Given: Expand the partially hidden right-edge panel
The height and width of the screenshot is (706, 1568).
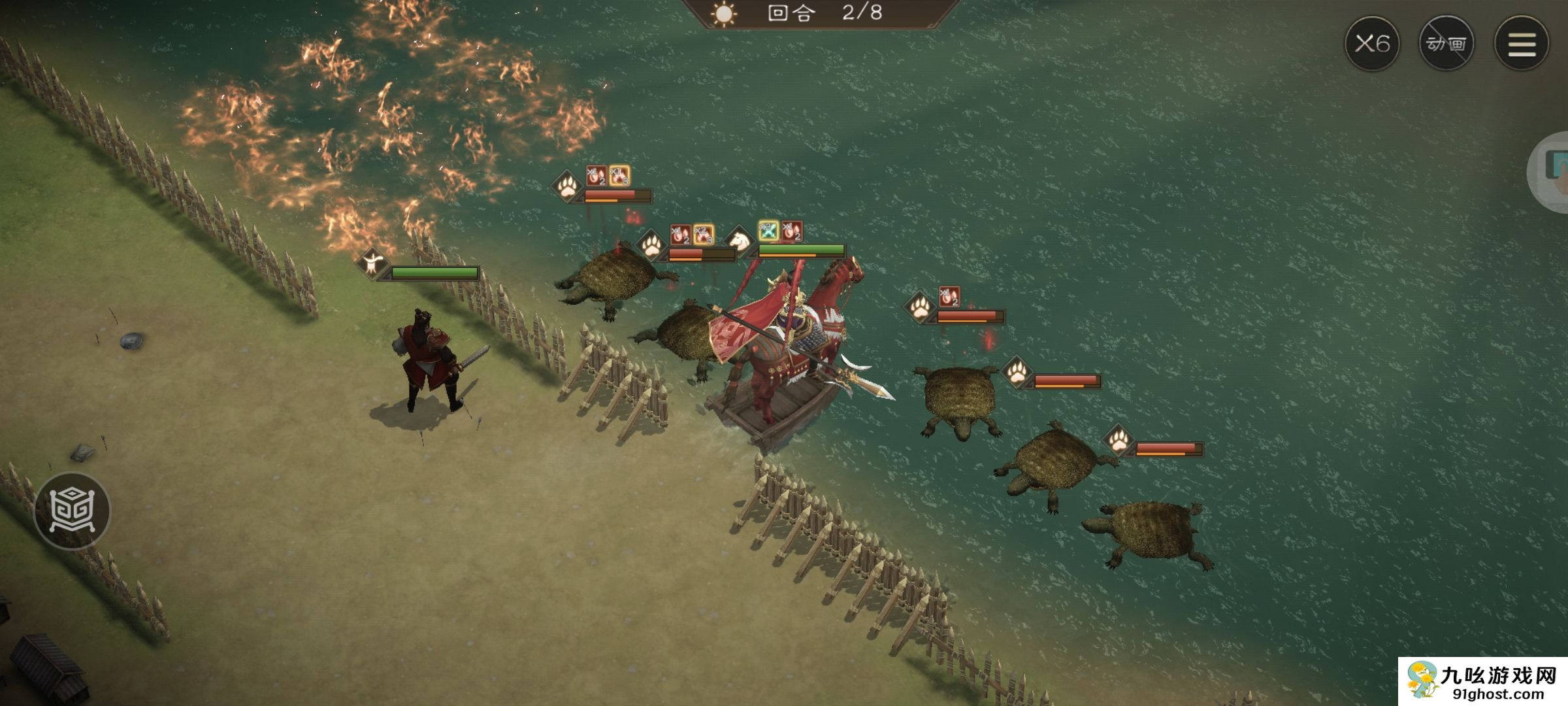Looking at the screenshot, I should (1552, 171).
